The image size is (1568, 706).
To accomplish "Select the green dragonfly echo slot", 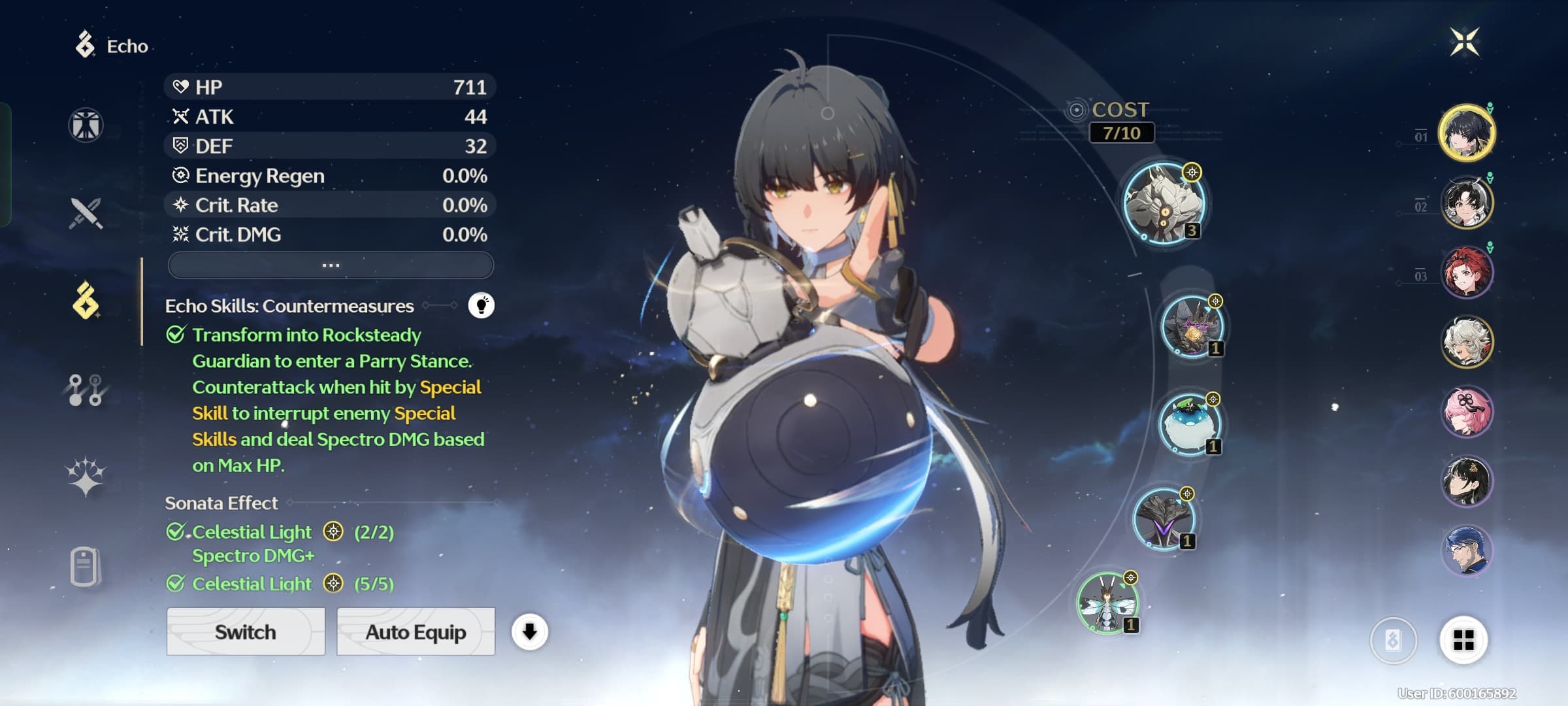I will point(1107,603).
